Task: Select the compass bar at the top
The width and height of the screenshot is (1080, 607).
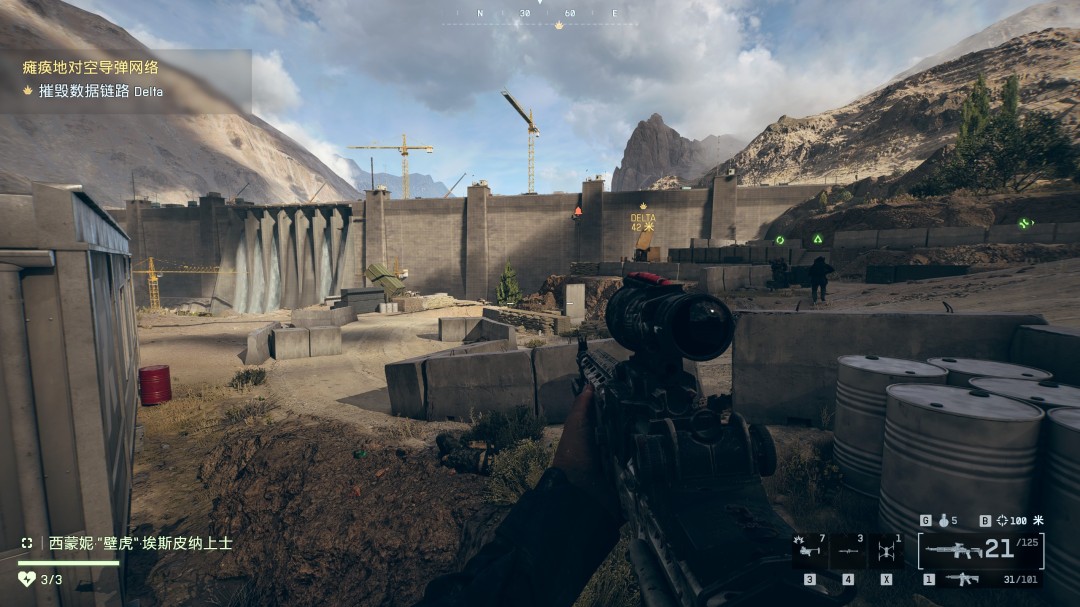Action: [x=540, y=14]
